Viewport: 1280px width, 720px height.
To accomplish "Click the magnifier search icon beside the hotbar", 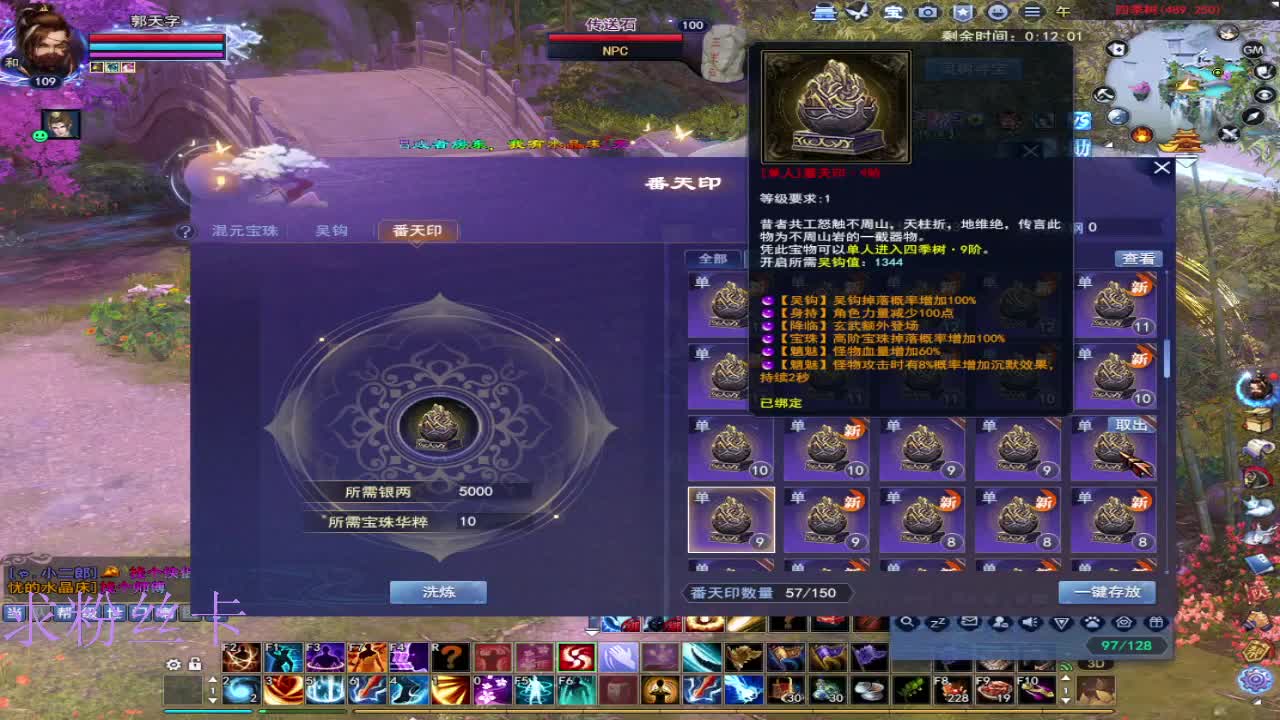I will coord(908,622).
